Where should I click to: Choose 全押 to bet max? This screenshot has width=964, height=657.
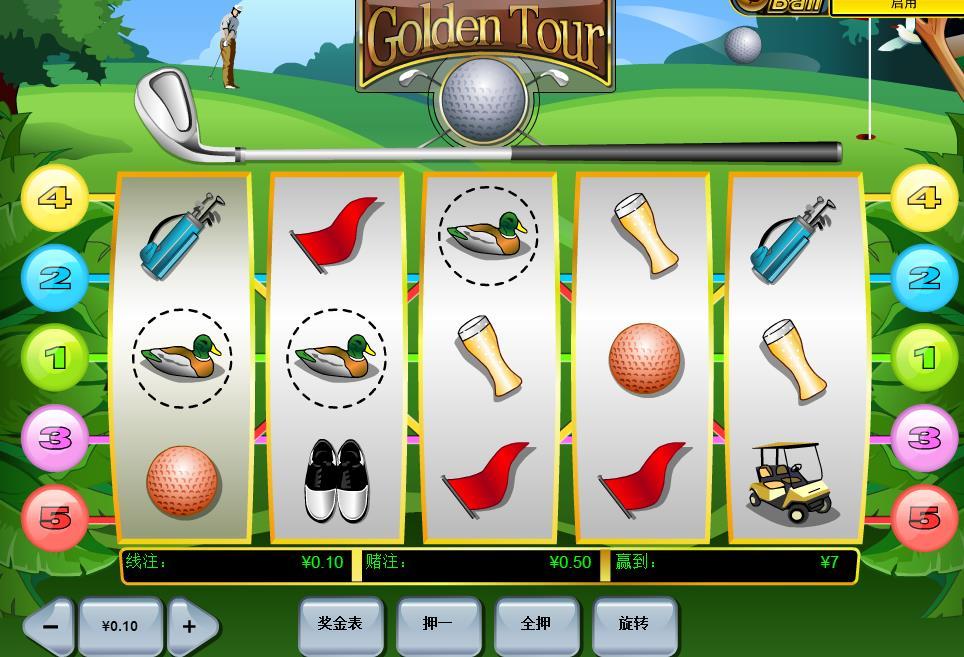coord(536,624)
